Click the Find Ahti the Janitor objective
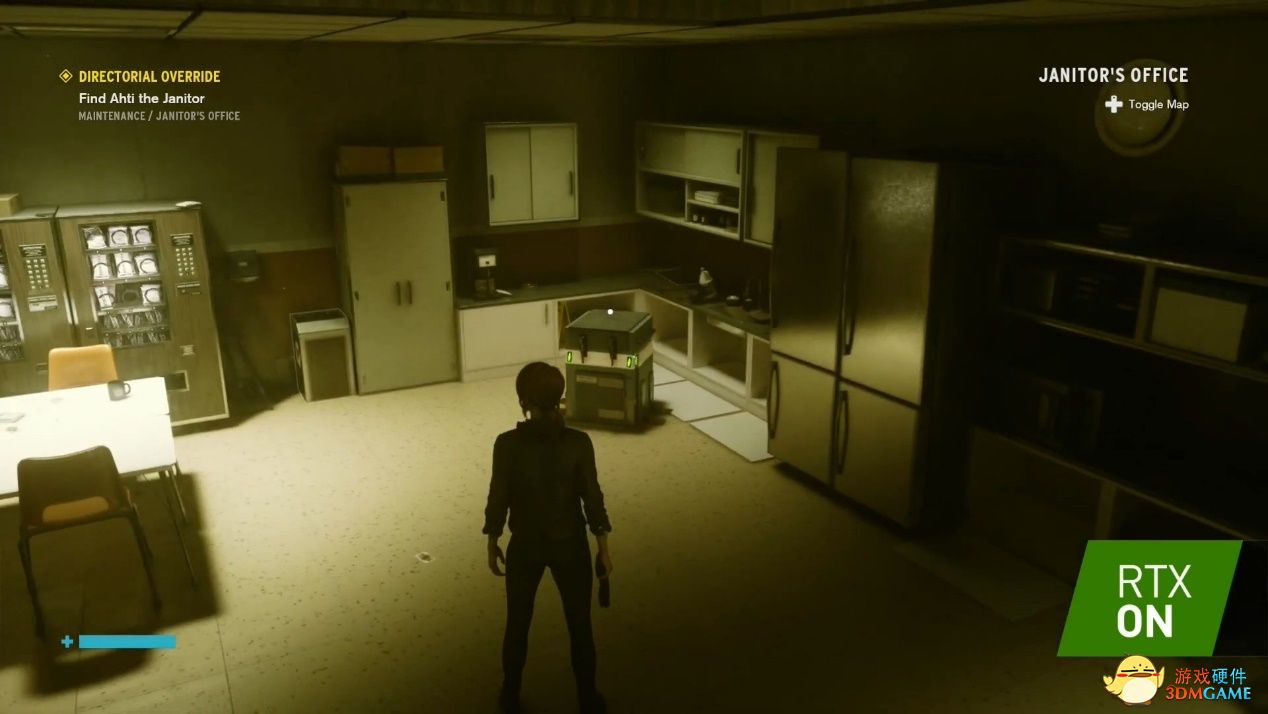 141,98
